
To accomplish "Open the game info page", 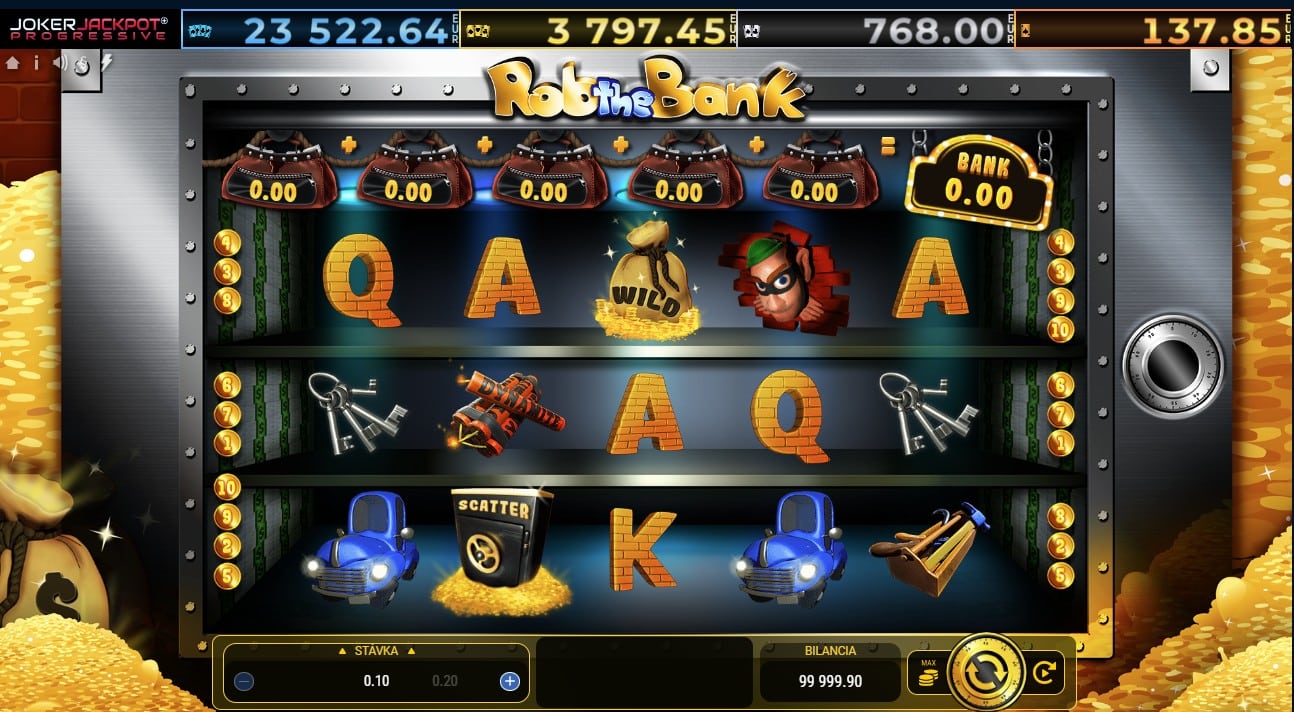I will [x=36, y=62].
